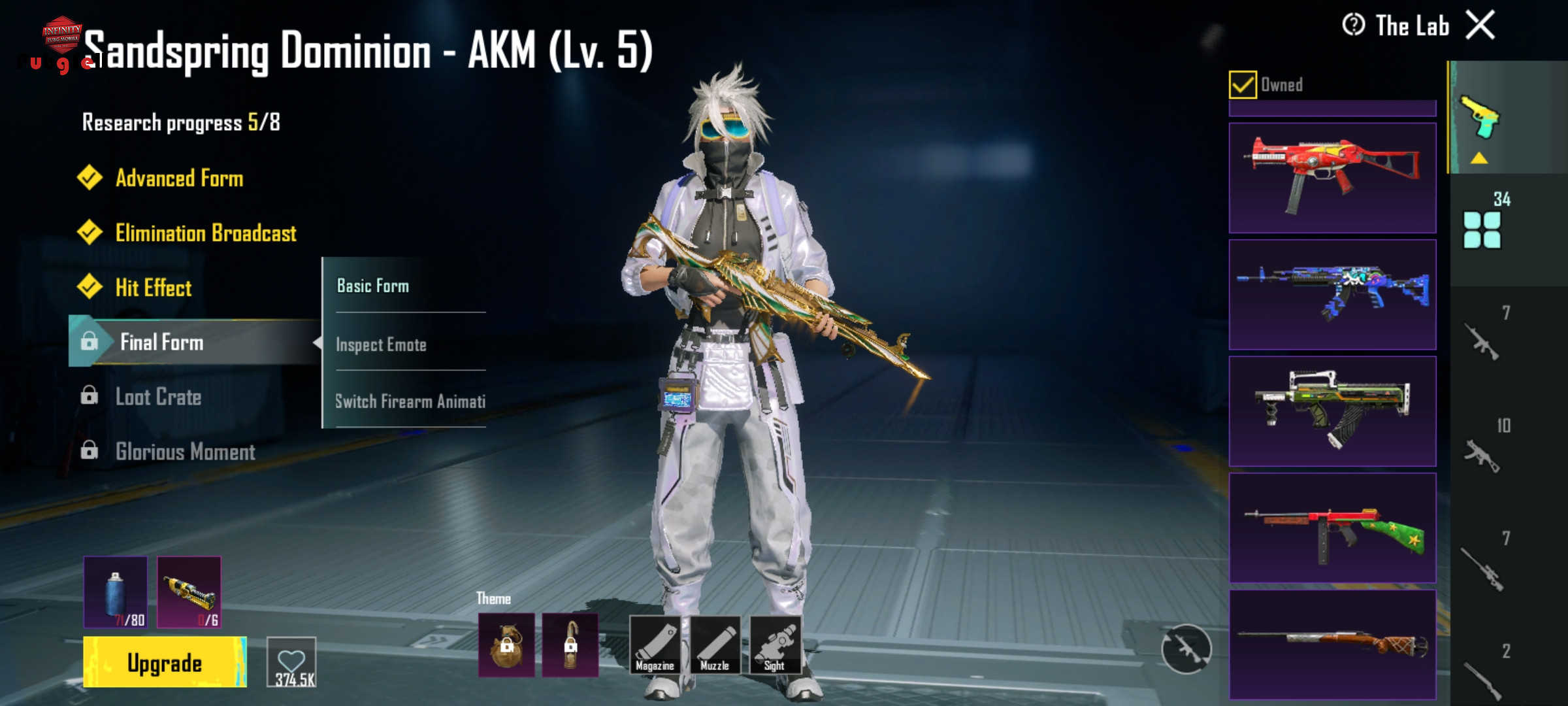This screenshot has width=1568, height=706.
Task: Select the Switch Firearm Animation option
Action: point(410,401)
